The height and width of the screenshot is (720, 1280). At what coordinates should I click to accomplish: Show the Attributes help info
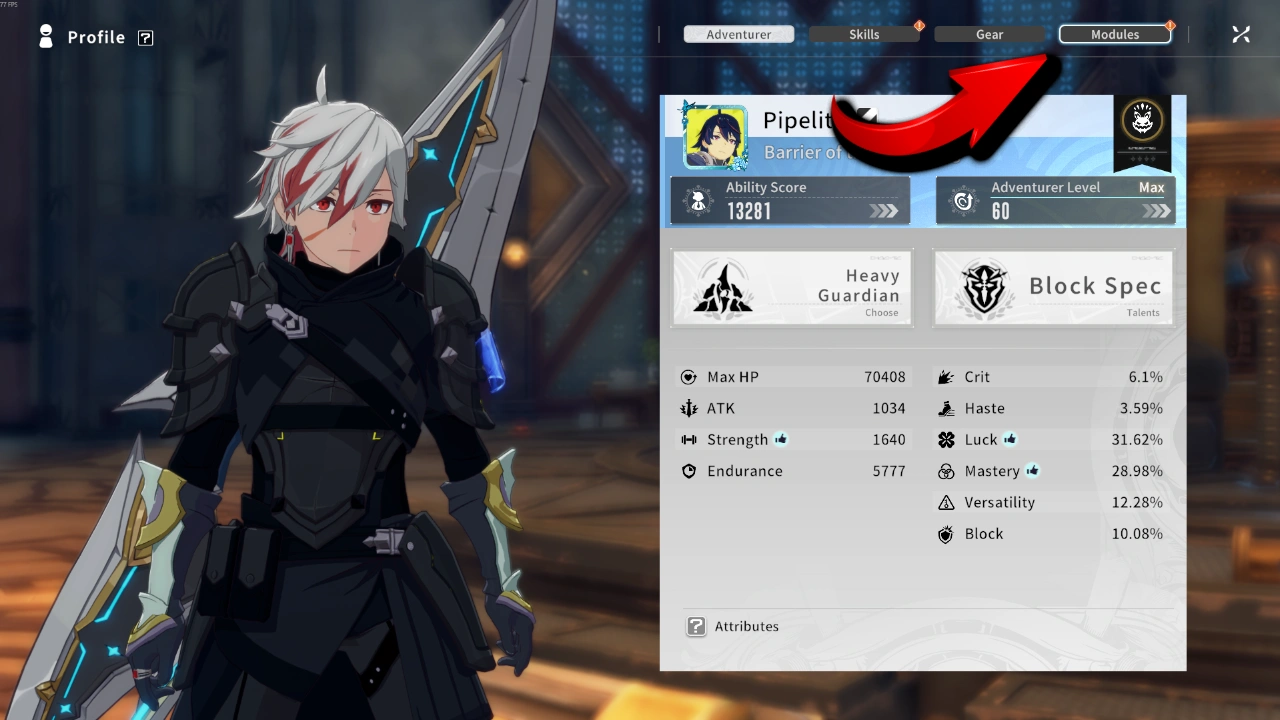[x=696, y=627]
